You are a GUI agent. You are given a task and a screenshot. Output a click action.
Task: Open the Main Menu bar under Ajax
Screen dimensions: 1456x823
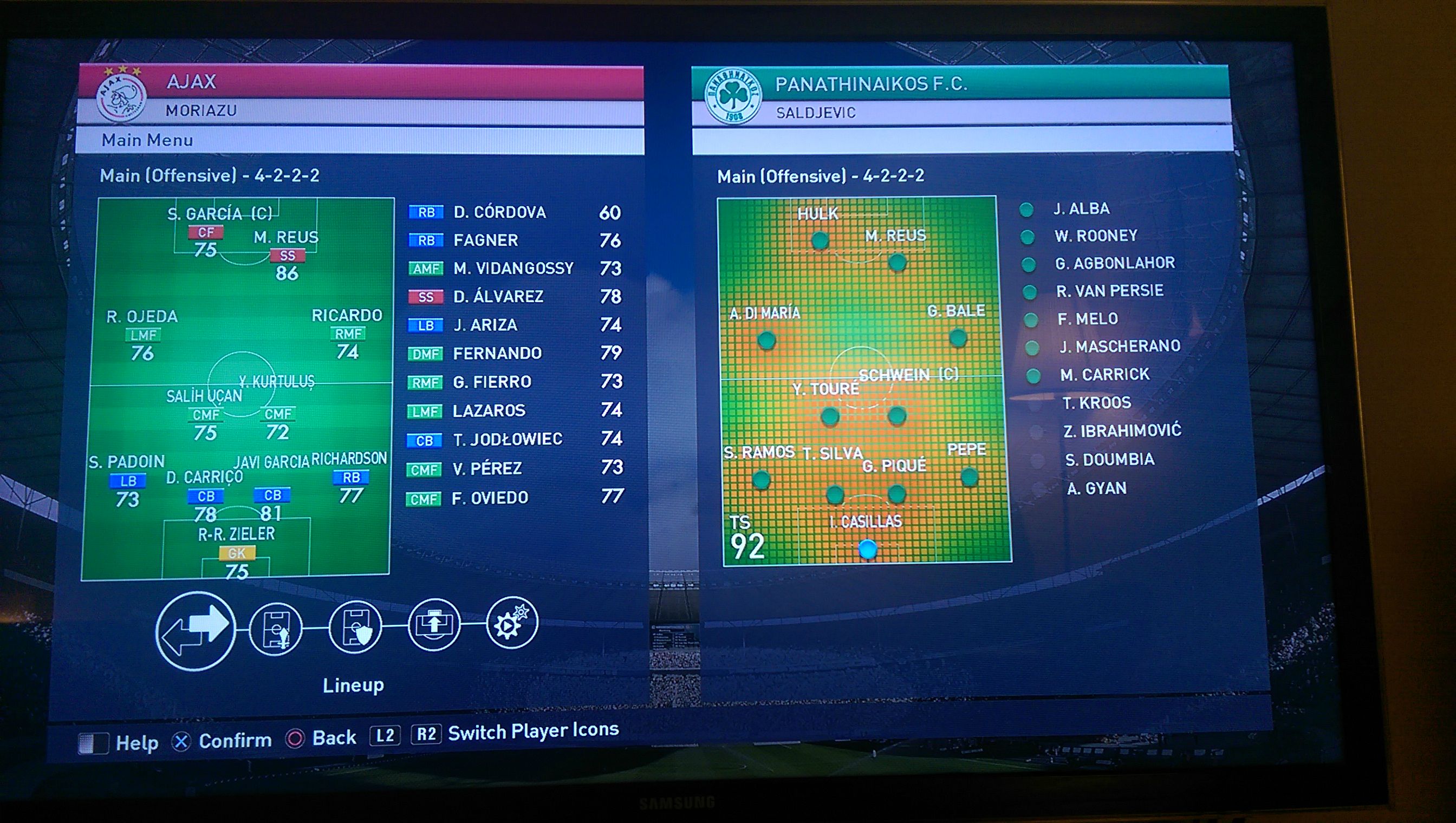coord(360,140)
